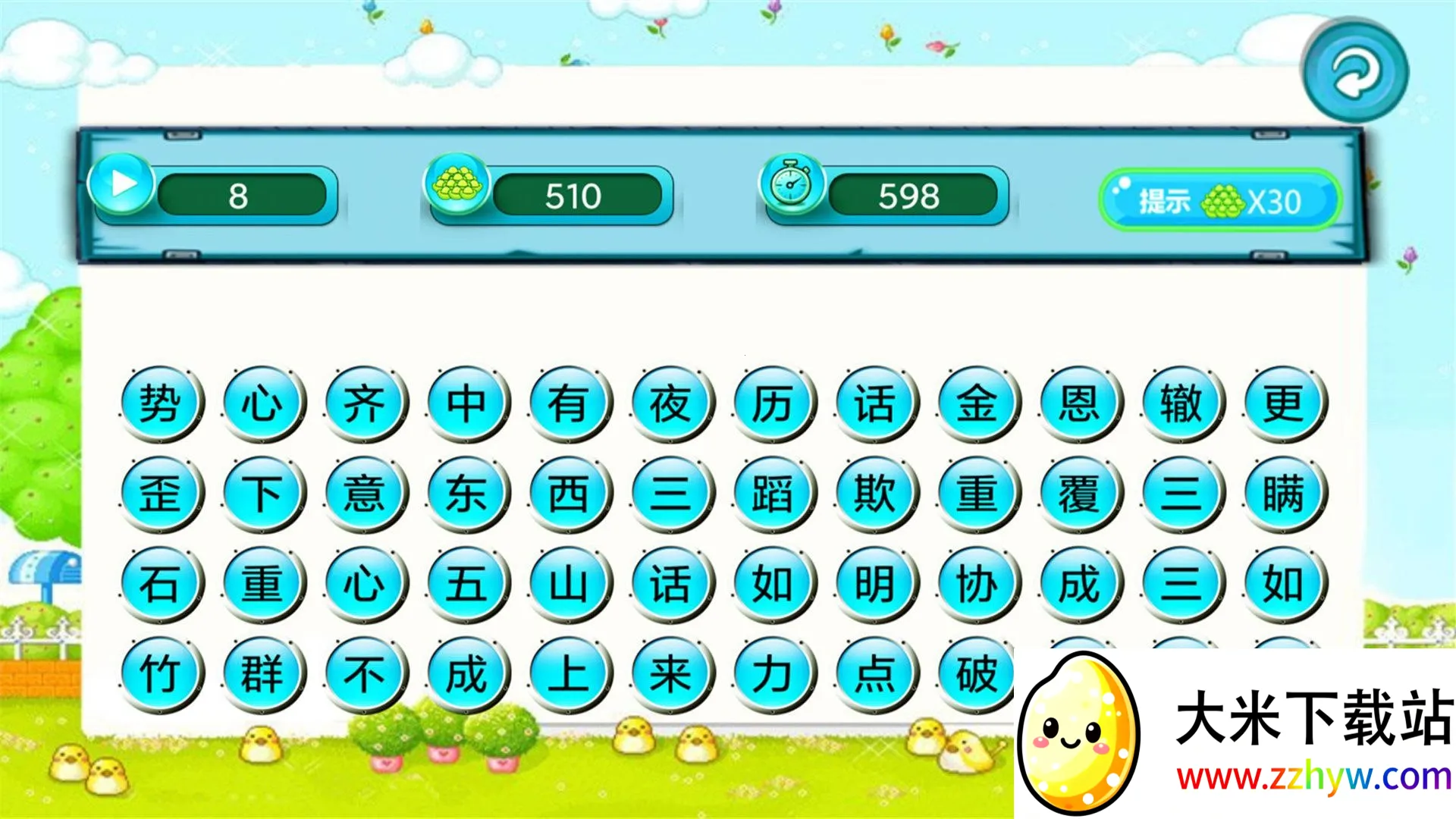This screenshot has width=1456, height=819.
Task: Select the tile 五 in third row
Action: (466, 584)
